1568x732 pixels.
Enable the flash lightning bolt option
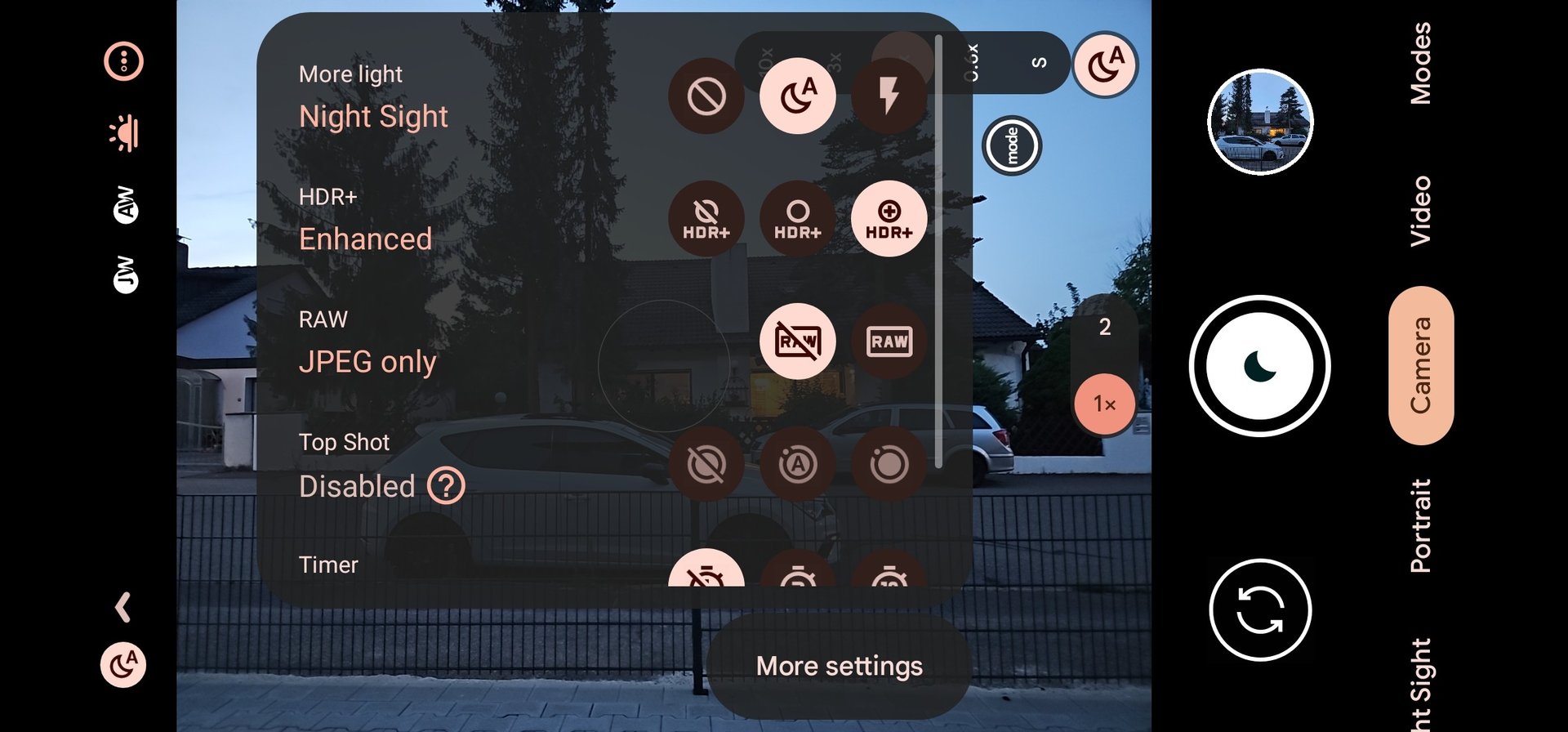click(889, 96)
